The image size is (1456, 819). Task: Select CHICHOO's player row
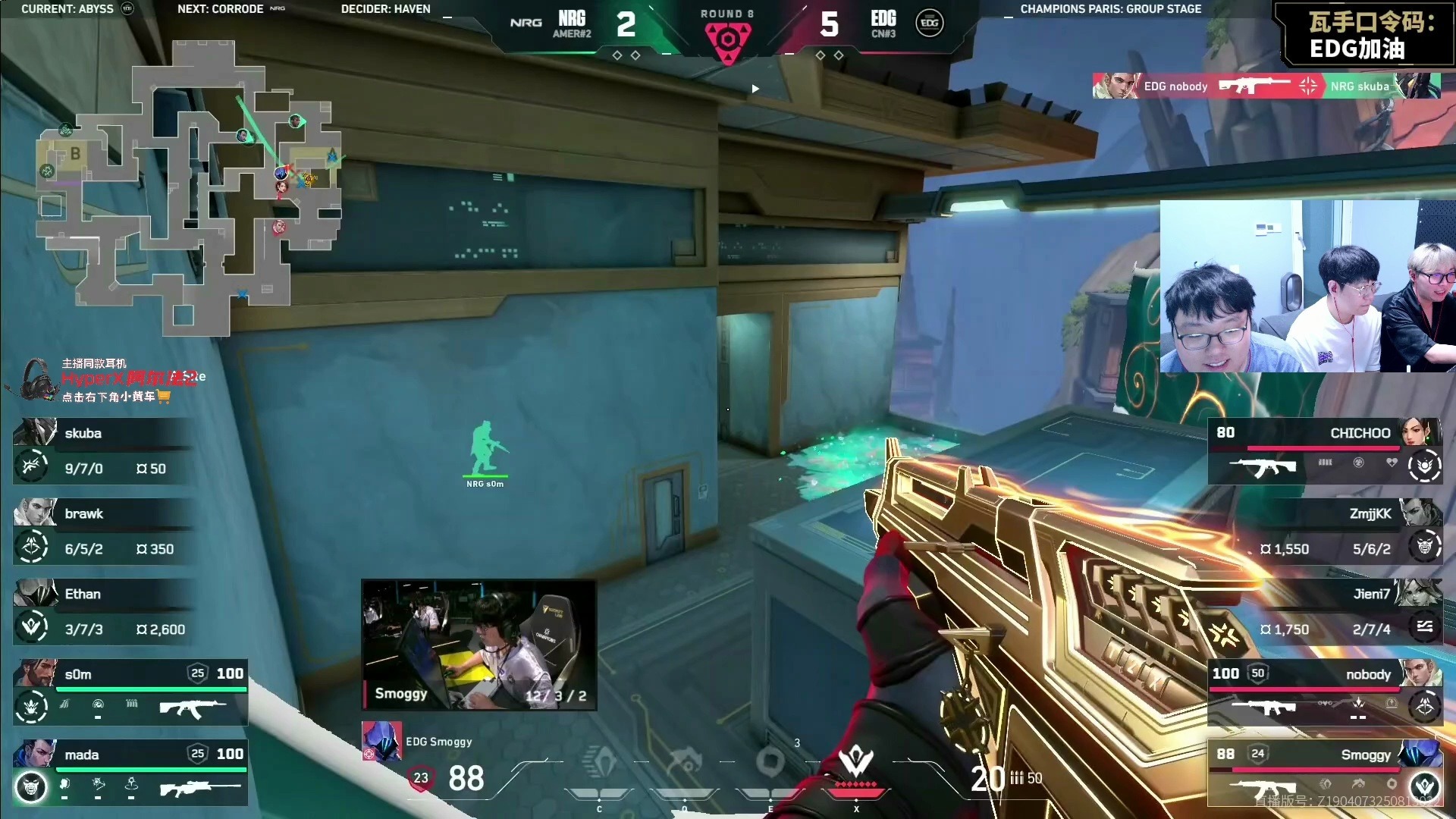[1325, 451]
